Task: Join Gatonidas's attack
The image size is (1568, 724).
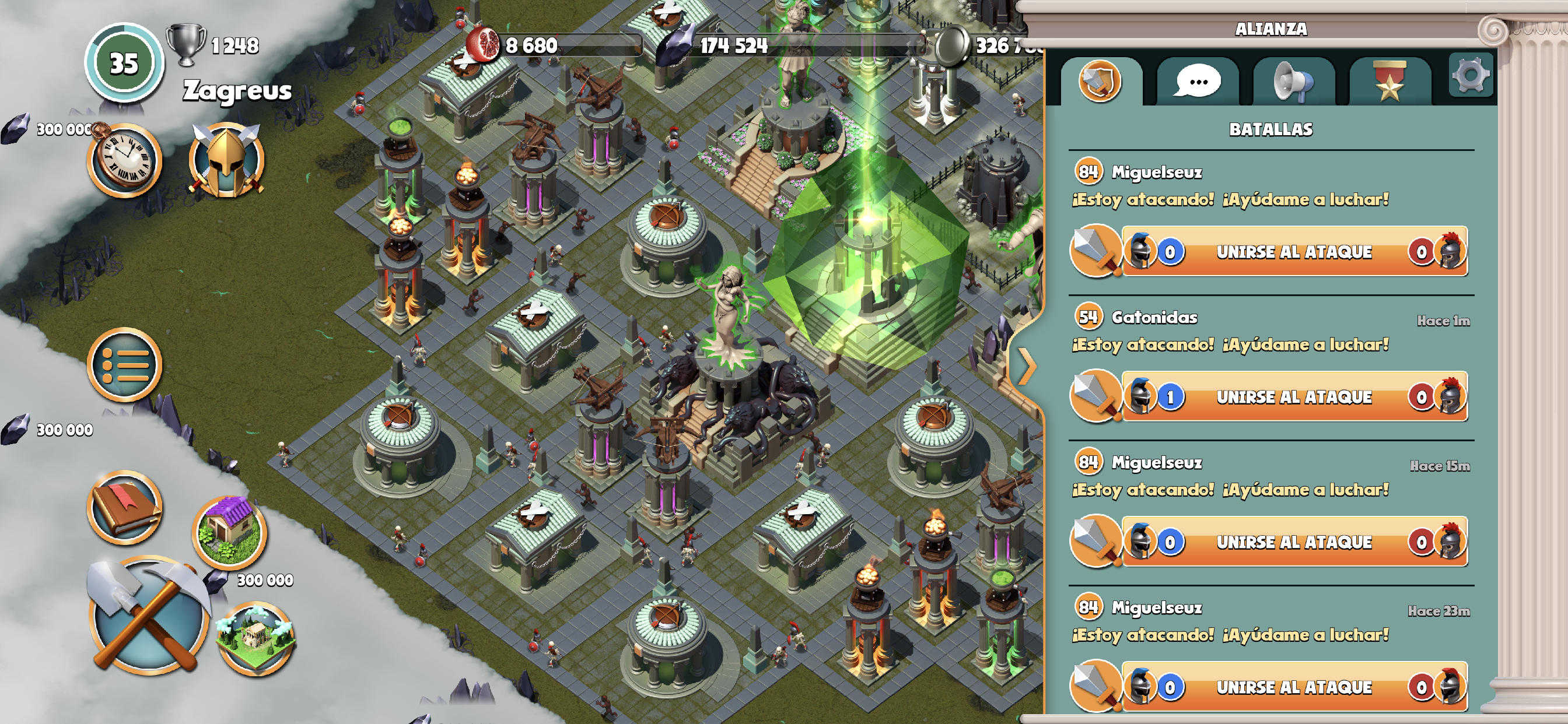Action: click(1293, 398)
